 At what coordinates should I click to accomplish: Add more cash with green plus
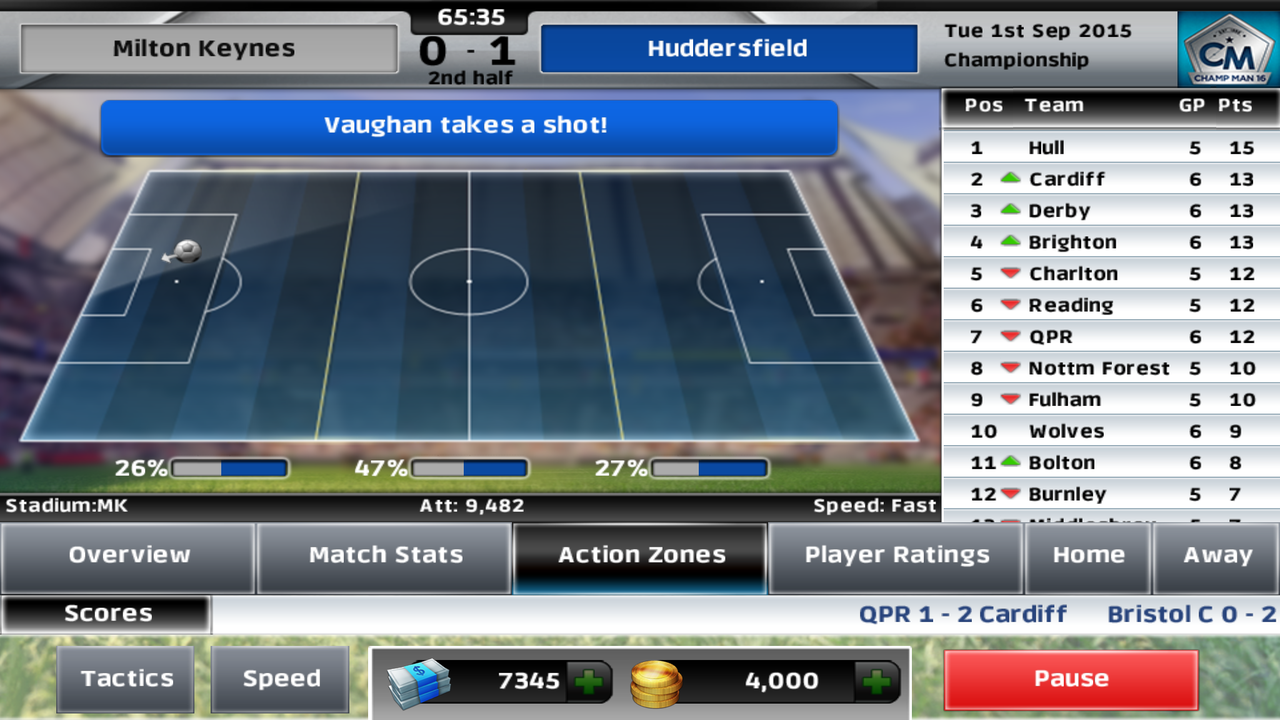589,682
